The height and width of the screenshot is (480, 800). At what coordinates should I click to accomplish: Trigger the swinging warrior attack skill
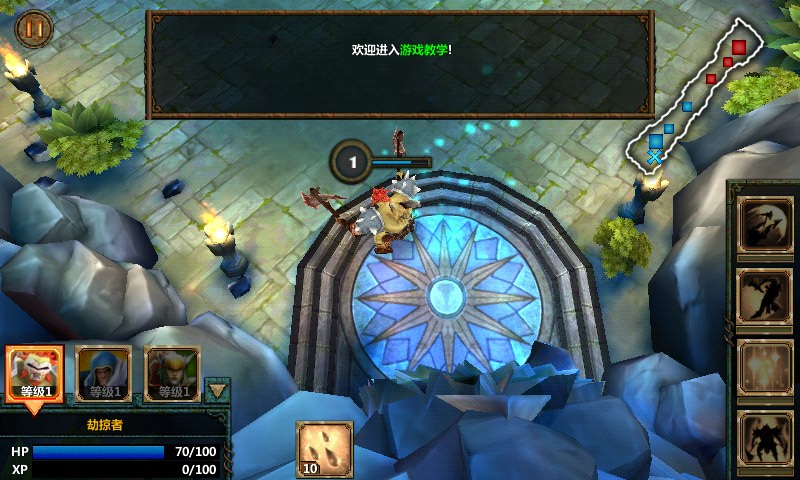(x=765, y=297)
